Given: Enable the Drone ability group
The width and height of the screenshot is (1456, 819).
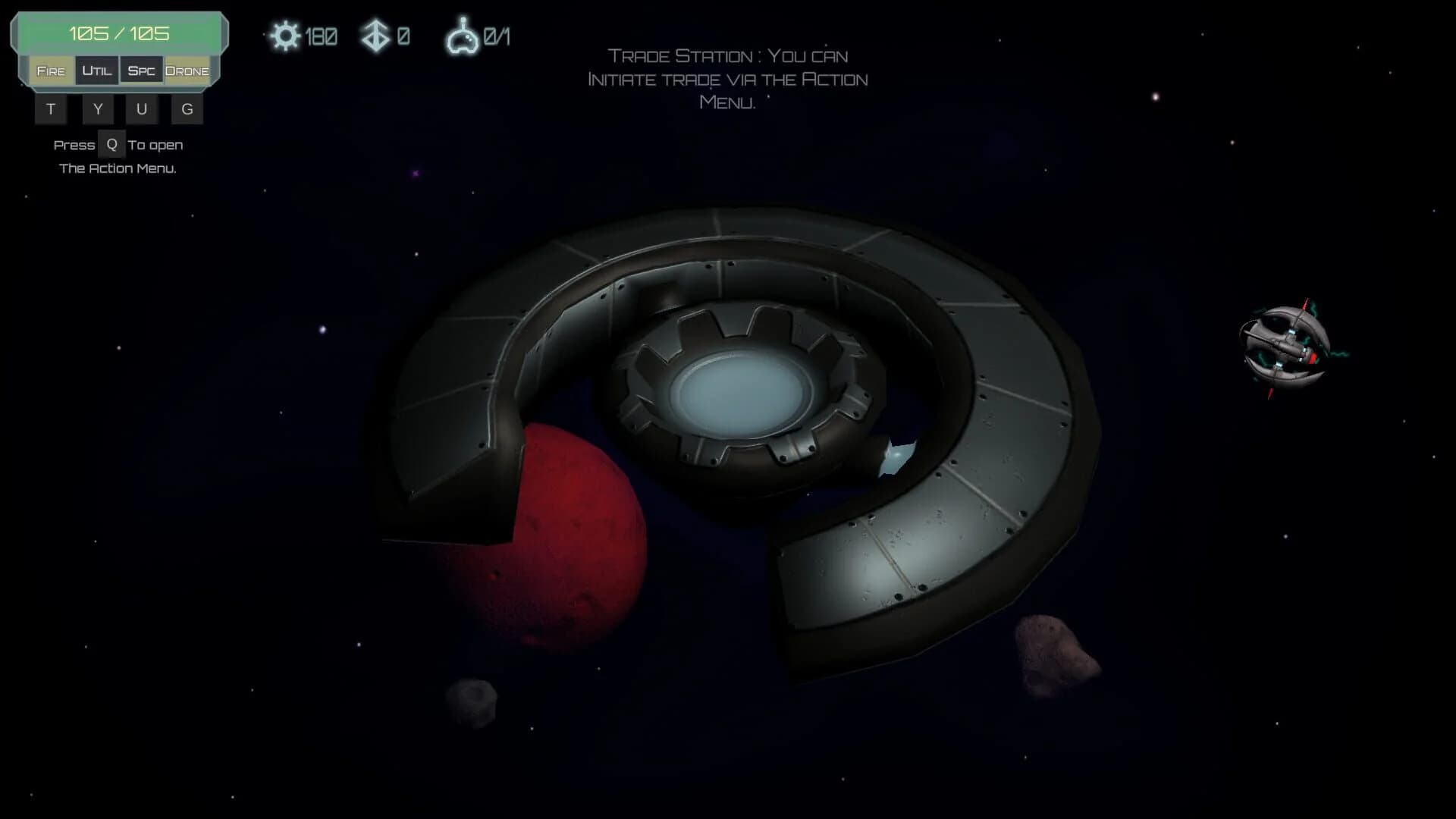Looking at the screenshot, I should point(188,71).
